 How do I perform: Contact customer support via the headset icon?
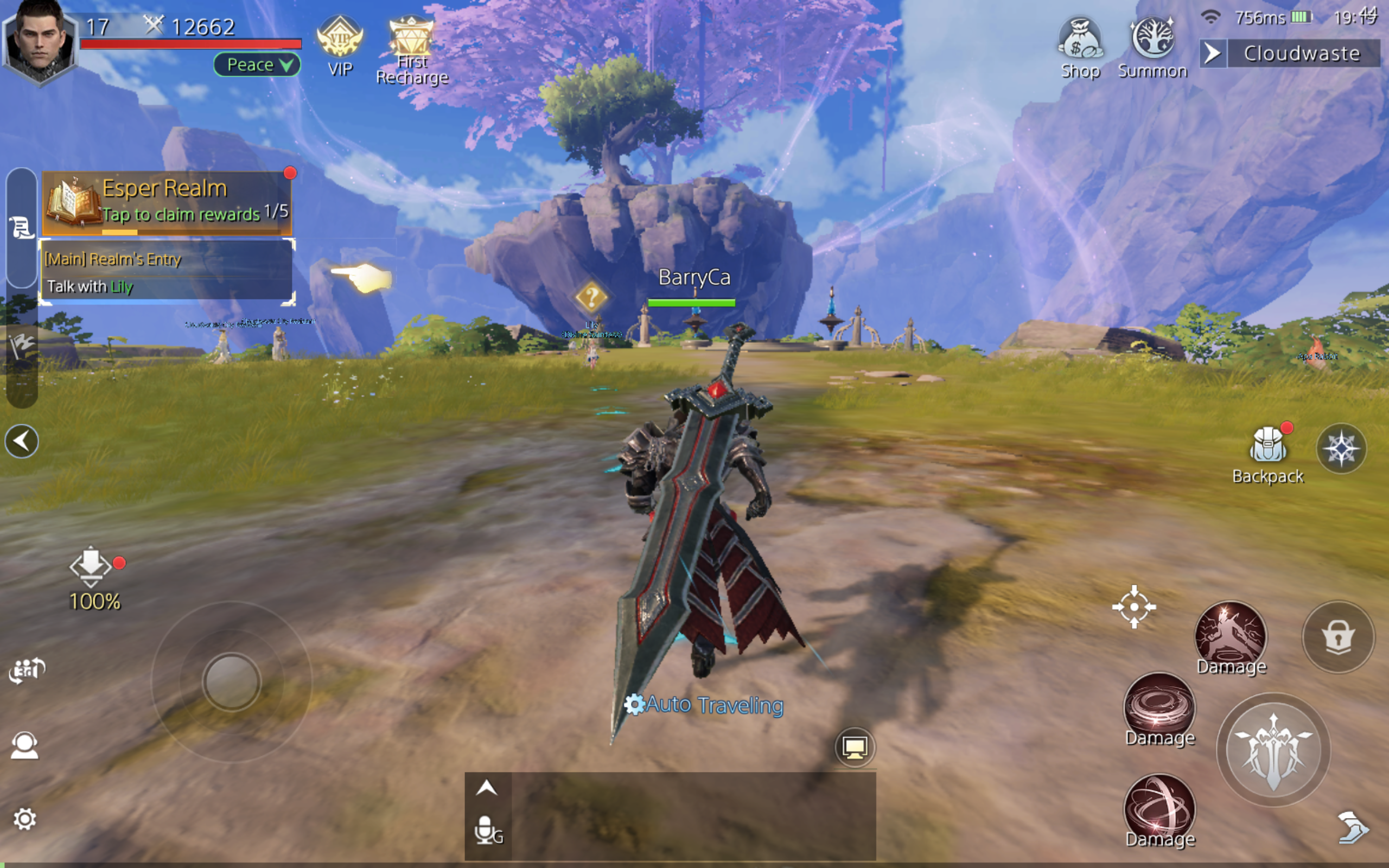(x=26, y=743)
